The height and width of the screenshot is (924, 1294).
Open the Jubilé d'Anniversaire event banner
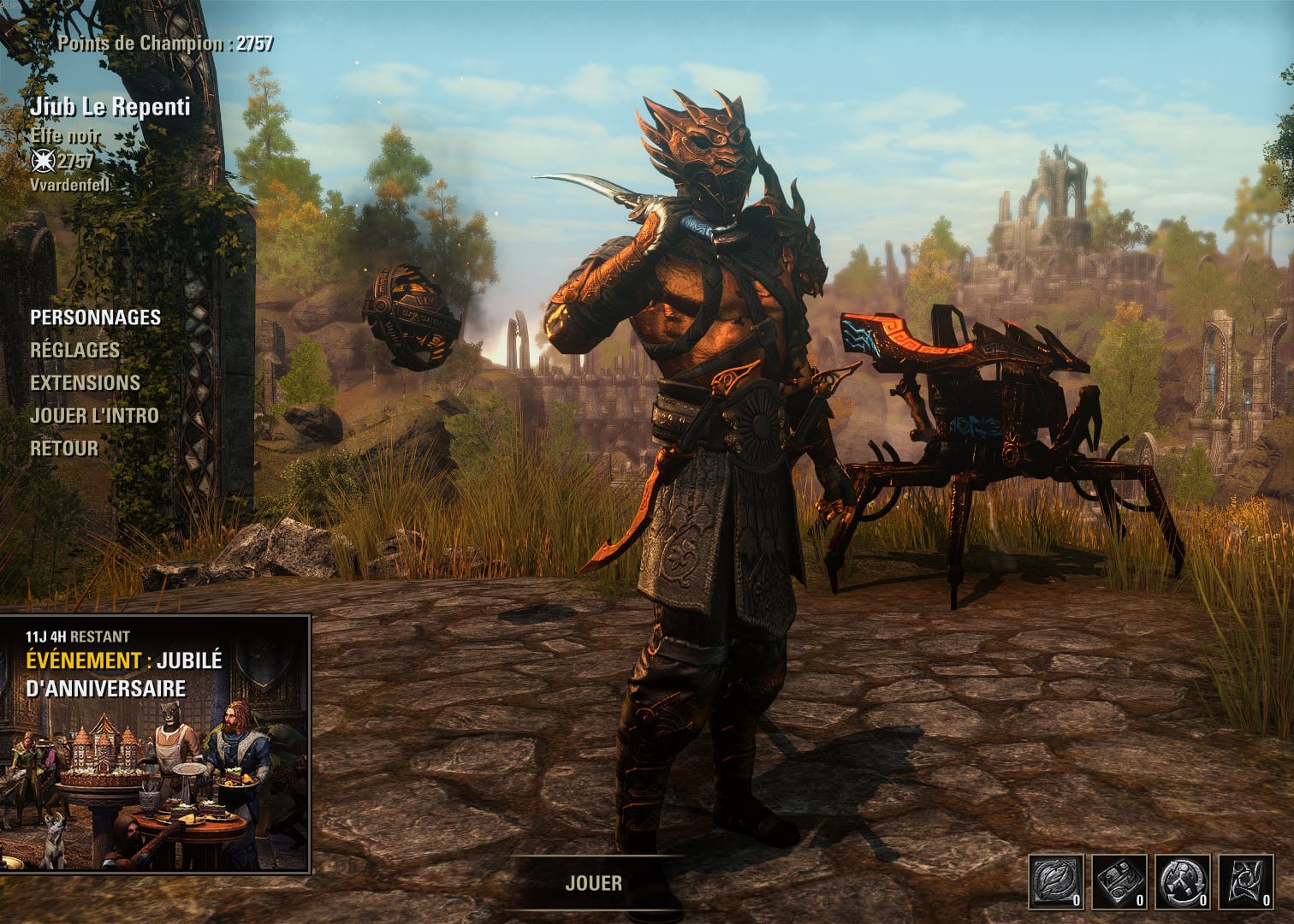pos(156,743)
